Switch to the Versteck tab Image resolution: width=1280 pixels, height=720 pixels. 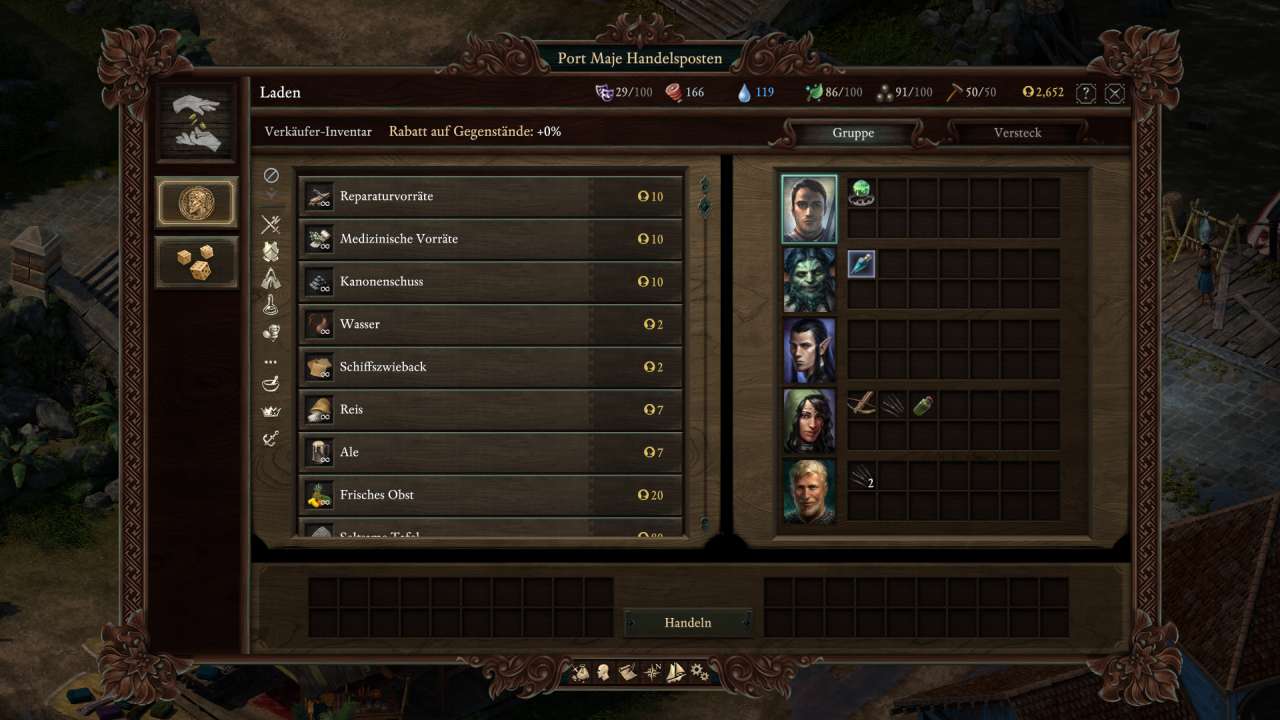click(1017, 133)
